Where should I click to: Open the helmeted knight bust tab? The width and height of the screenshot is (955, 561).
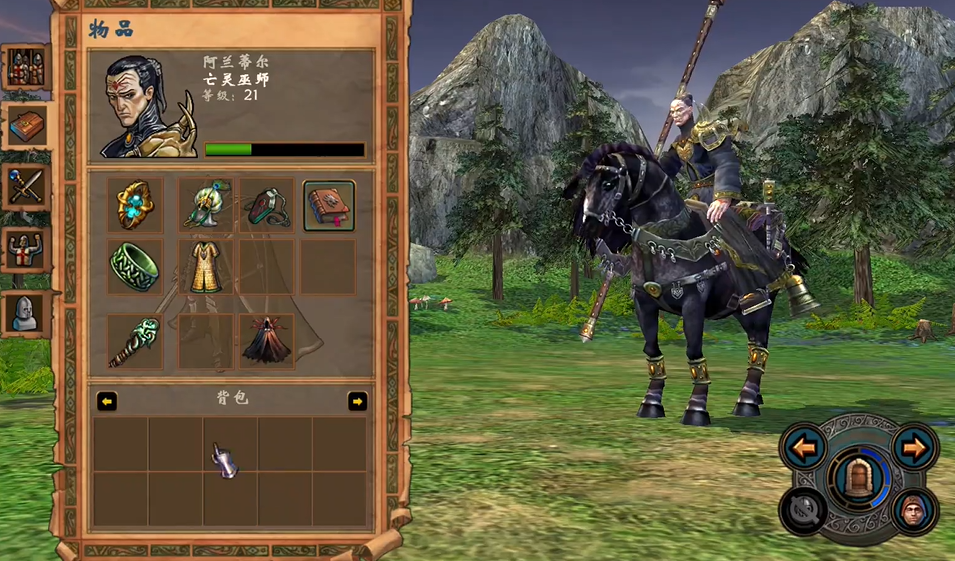coord(23,312)
